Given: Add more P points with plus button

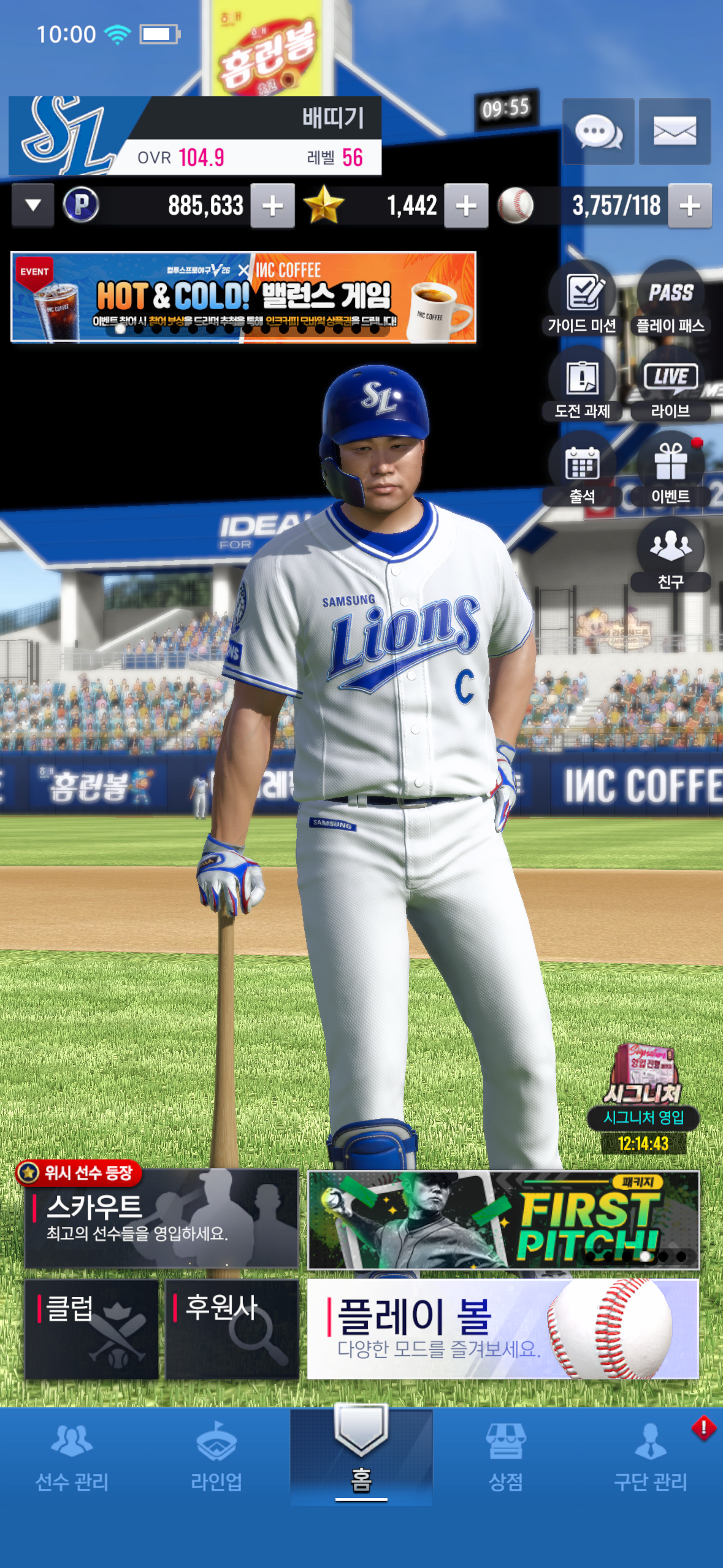Looking at the screenshot, I should (x=272, y=206).
